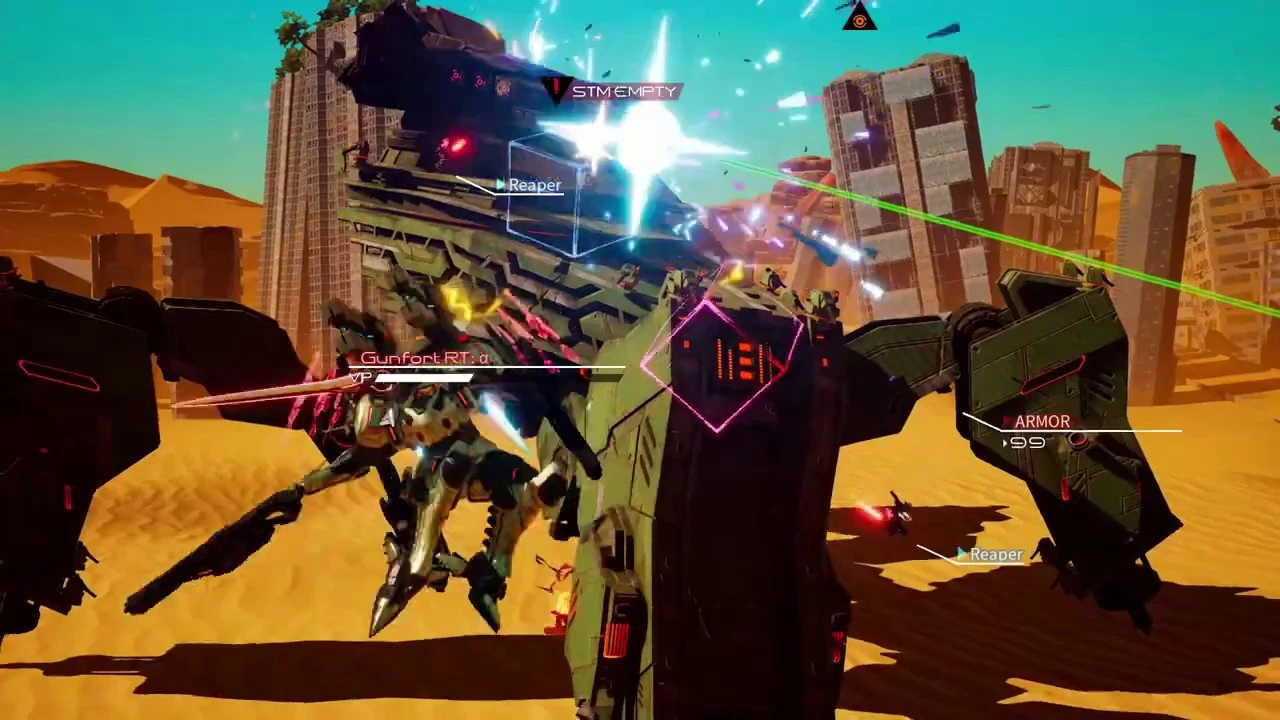Viewport: 1280px width, 720px height.
Task: Click the lower Reaper callsign label
Action: [x=996, y=553]
